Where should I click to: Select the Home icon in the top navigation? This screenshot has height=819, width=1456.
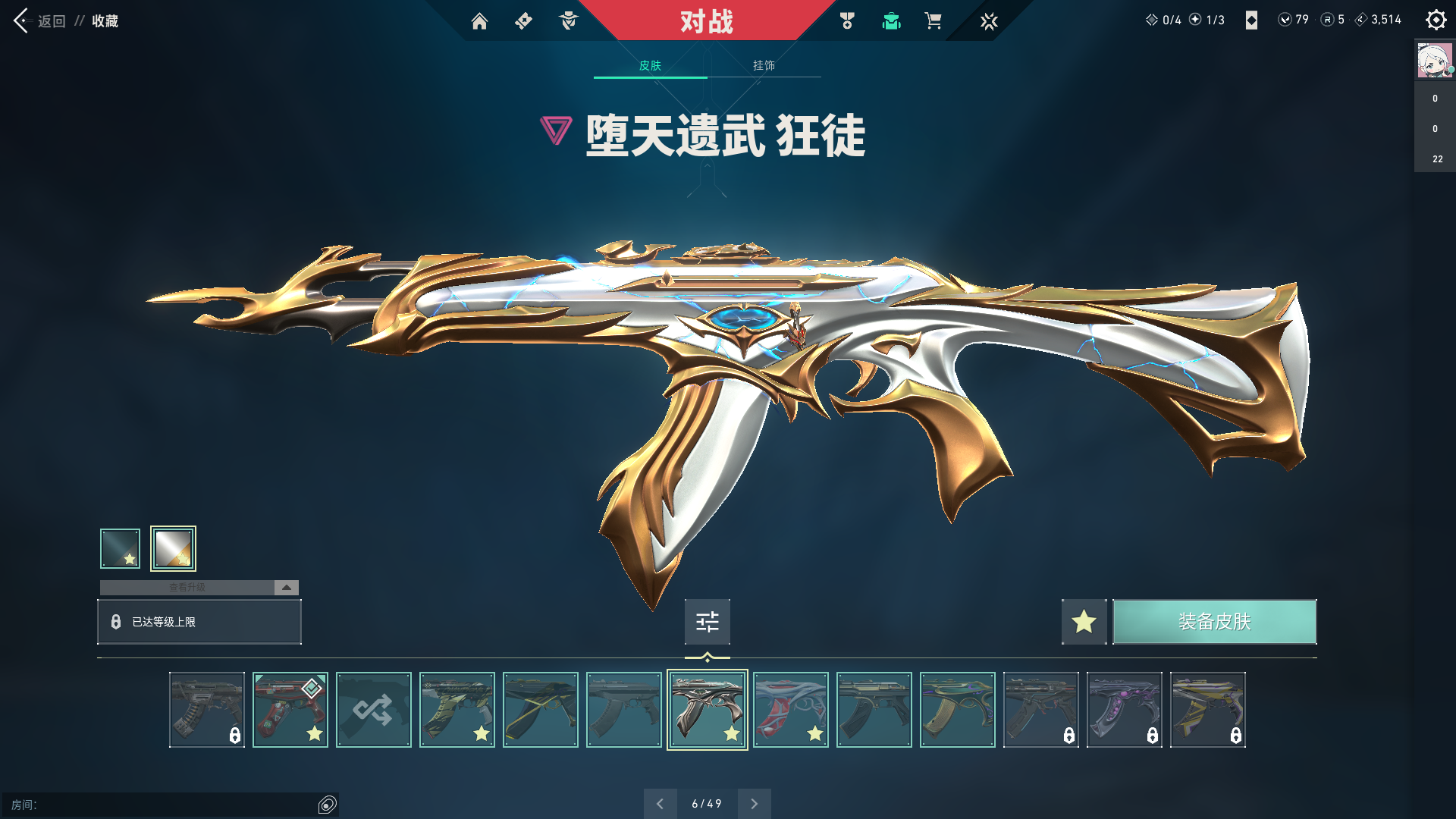point(480,21)
